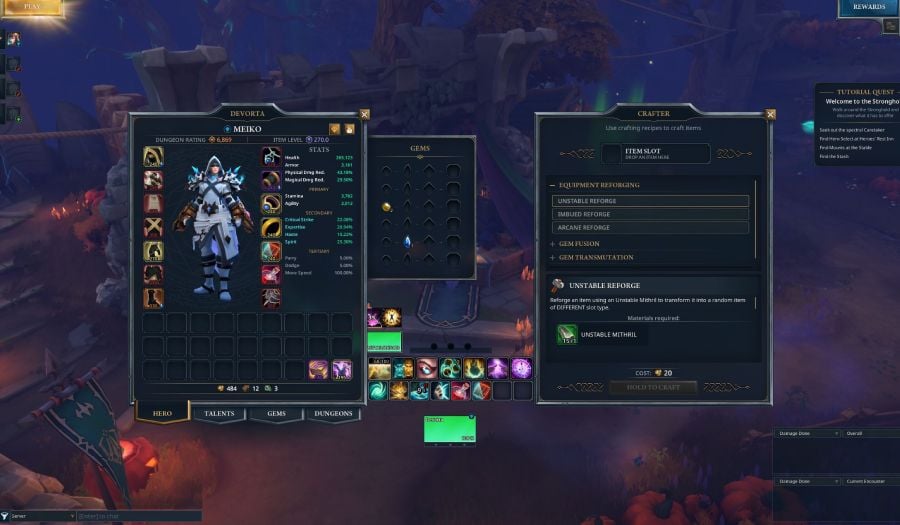Select the Unstable Mithril material icon
This screenshot has width=900, height=525.
(567, 335)
